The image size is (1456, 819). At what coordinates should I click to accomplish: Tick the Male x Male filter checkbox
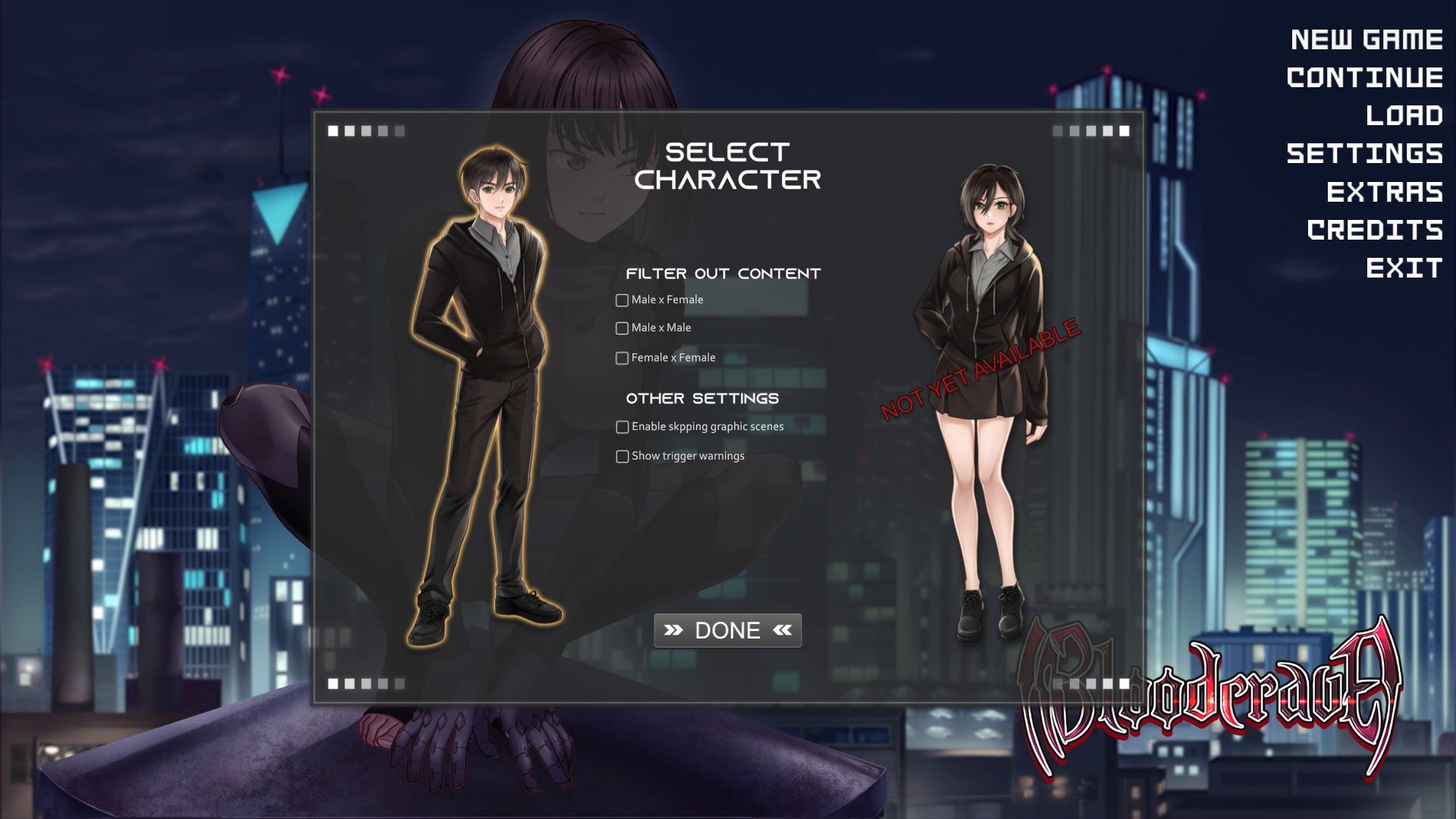(x=622, y=328)
